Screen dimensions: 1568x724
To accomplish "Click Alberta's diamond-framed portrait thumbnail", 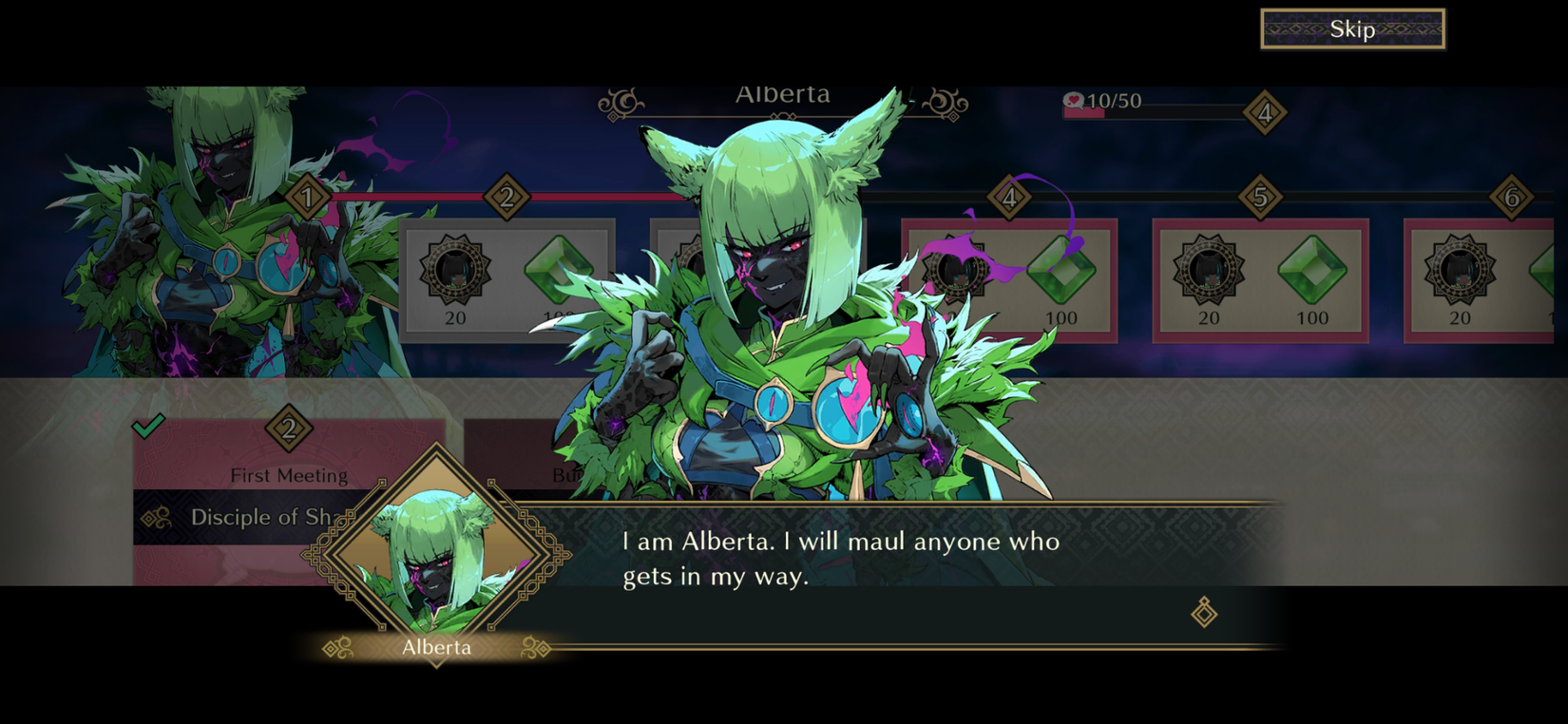I will [437, 551].
